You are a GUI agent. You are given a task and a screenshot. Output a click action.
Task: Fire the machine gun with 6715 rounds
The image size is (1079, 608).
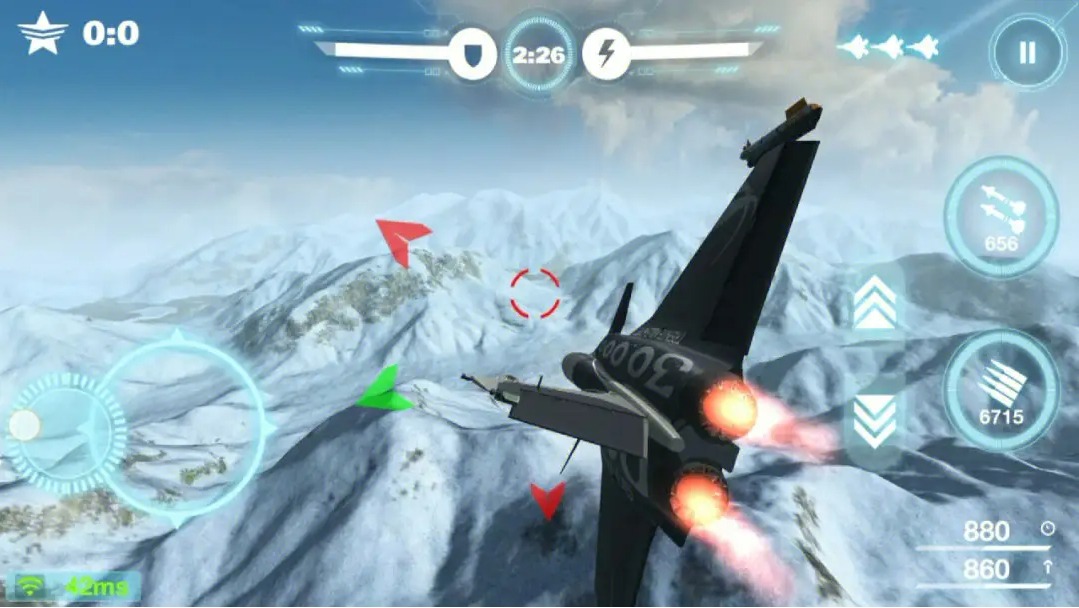[1001, 390]
